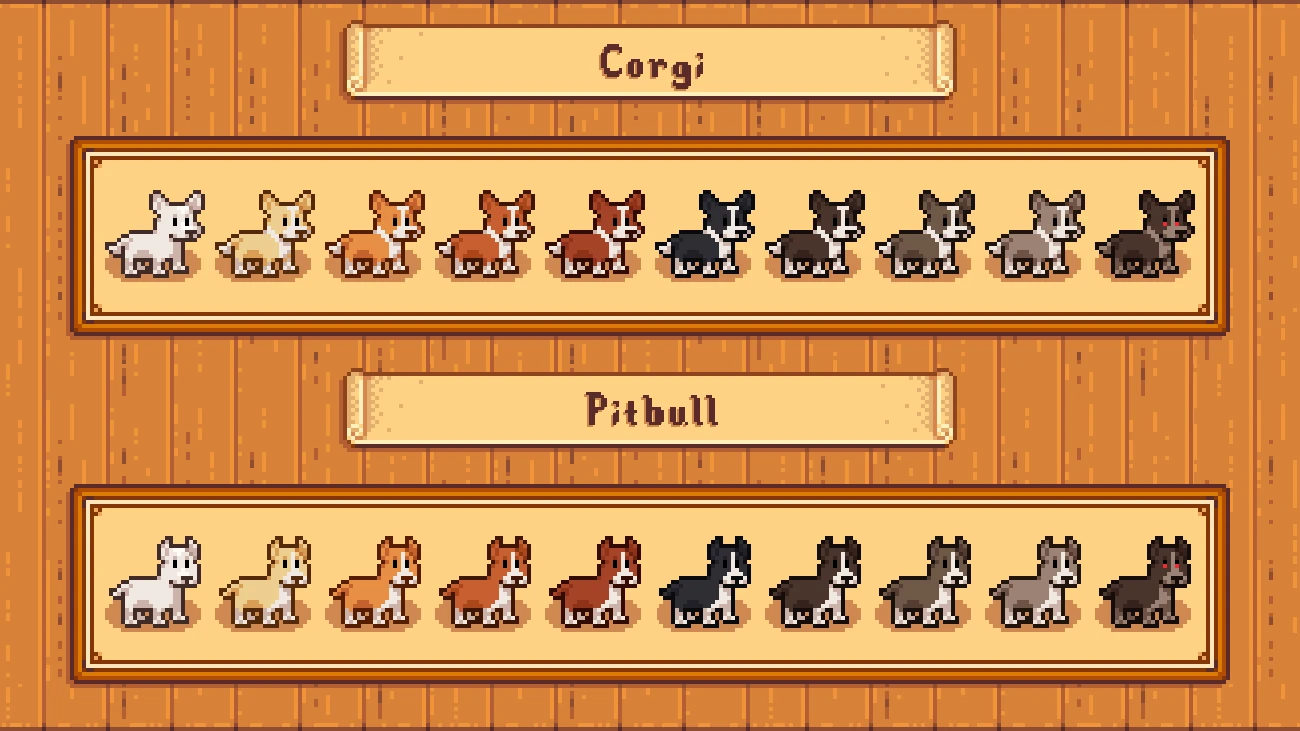Pick the black and white Corgi
The image size is (1300, 731).
point(706,236)
